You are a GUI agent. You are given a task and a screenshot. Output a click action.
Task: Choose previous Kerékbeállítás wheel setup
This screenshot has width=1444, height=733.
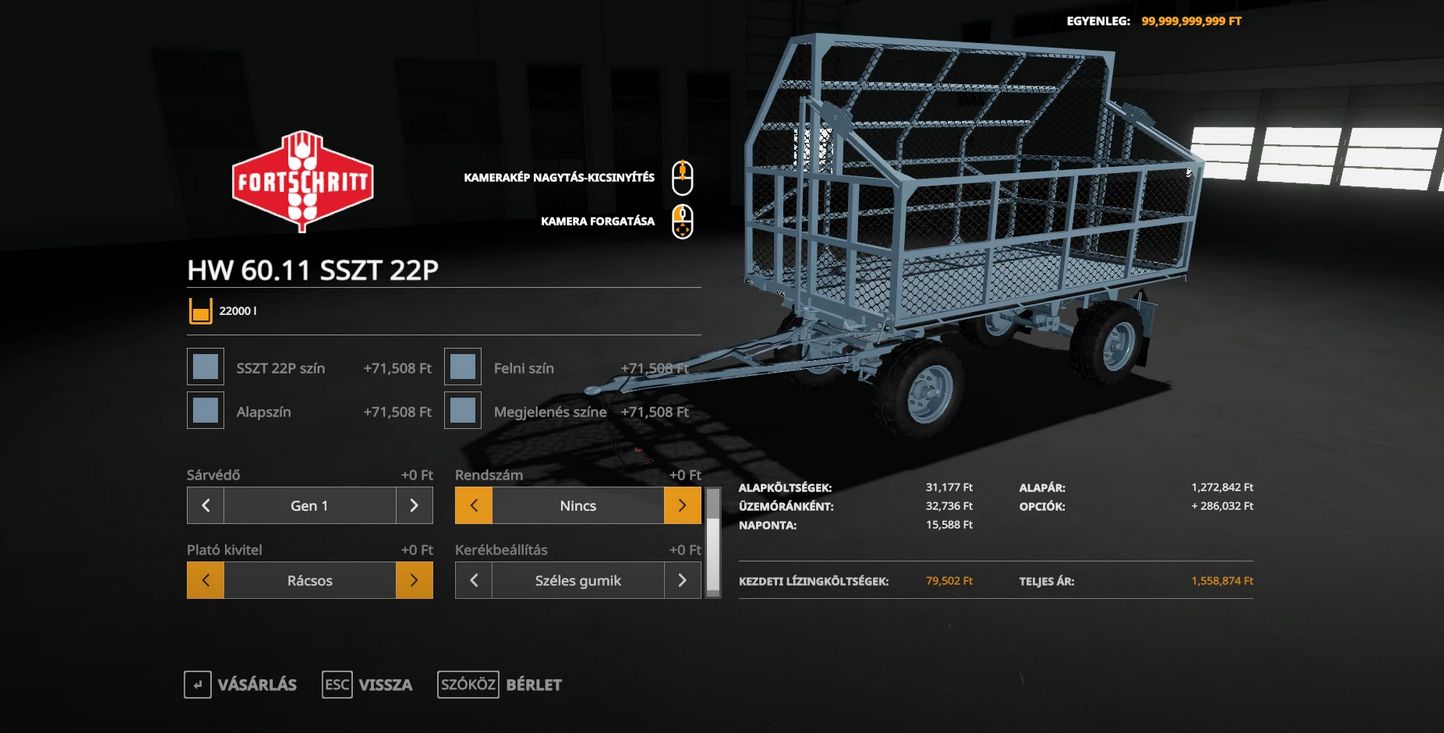474,580
